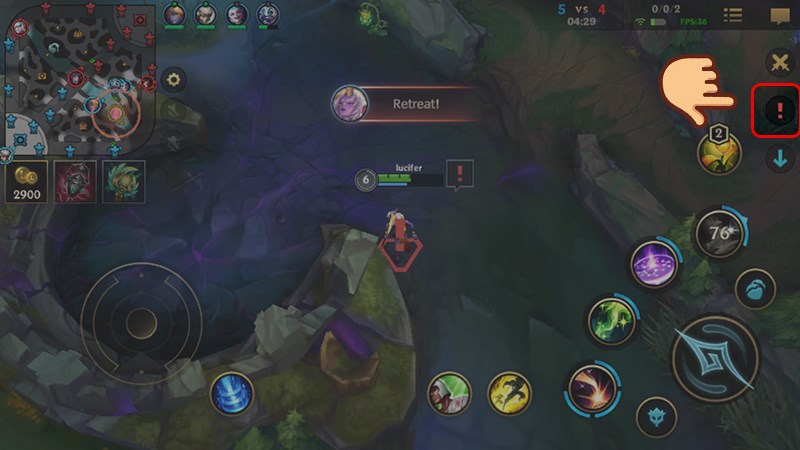Tap the danger ping exclamation button
This screenshot has width=800, height=450.
coord(779,111)
